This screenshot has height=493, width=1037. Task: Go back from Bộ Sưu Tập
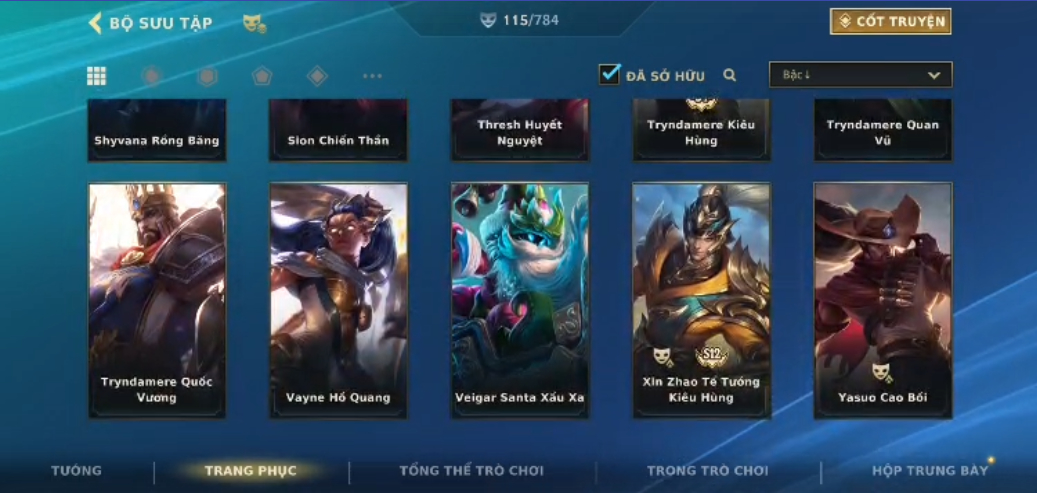(96, 23)
